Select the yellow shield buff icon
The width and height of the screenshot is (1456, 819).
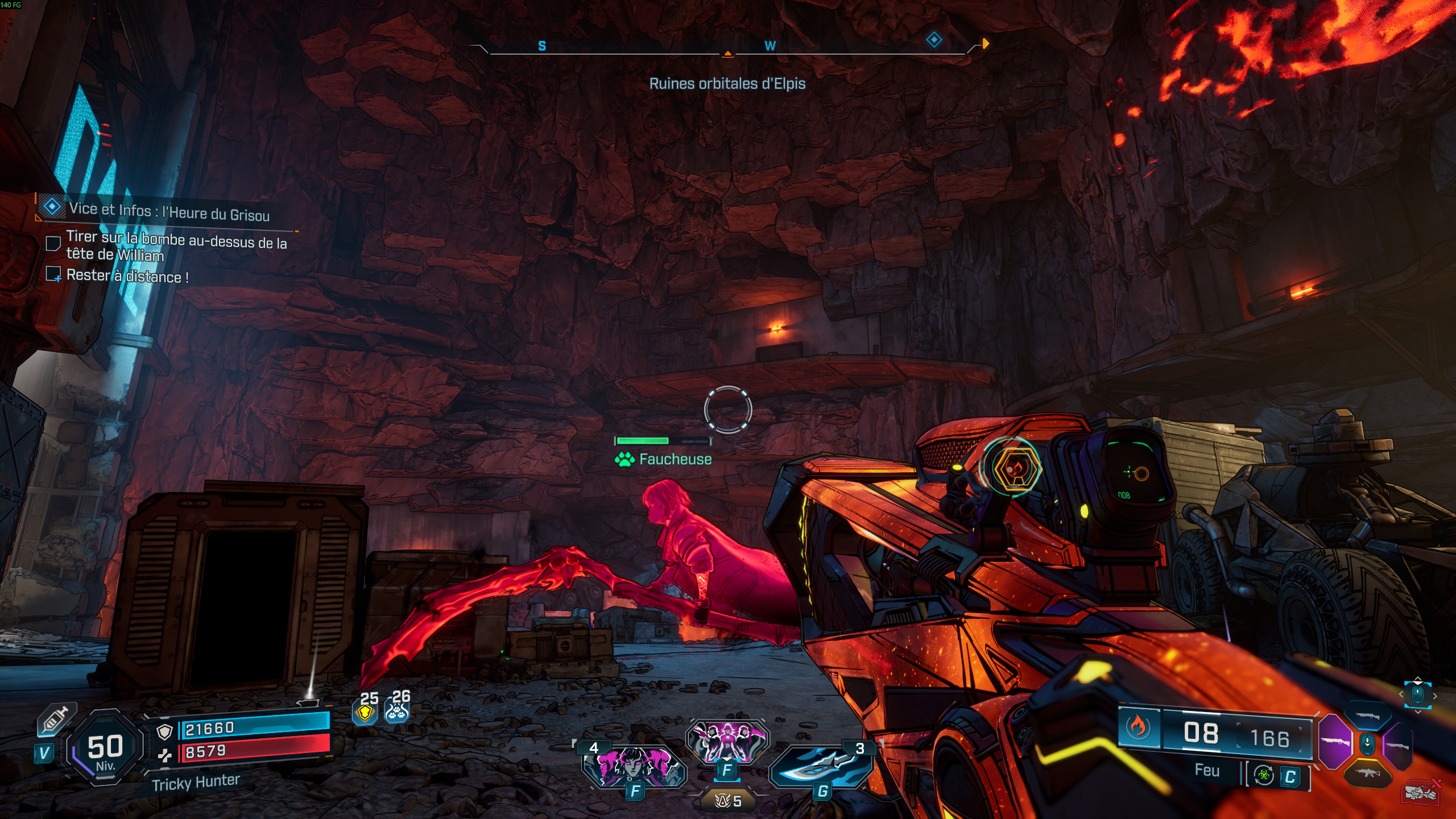366,712
